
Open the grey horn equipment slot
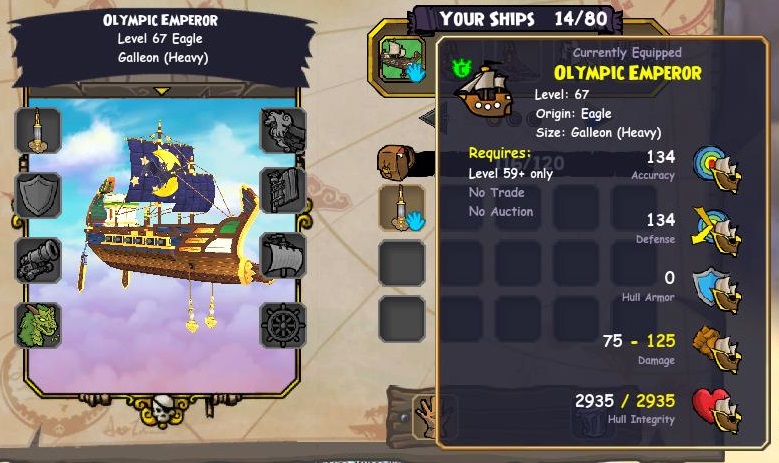tap(282, 130)
